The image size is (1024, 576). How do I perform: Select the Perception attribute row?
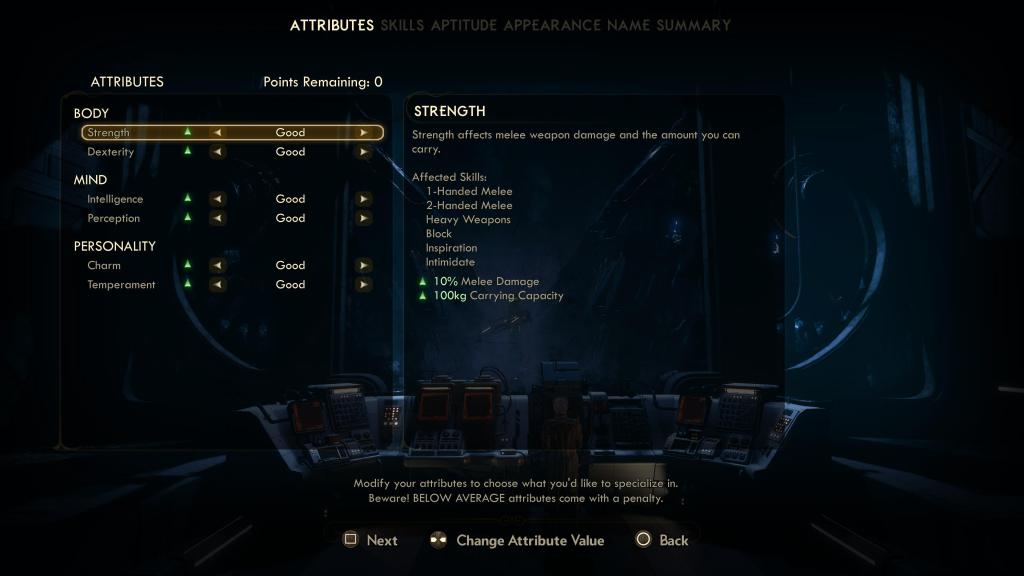pos(114,218)
